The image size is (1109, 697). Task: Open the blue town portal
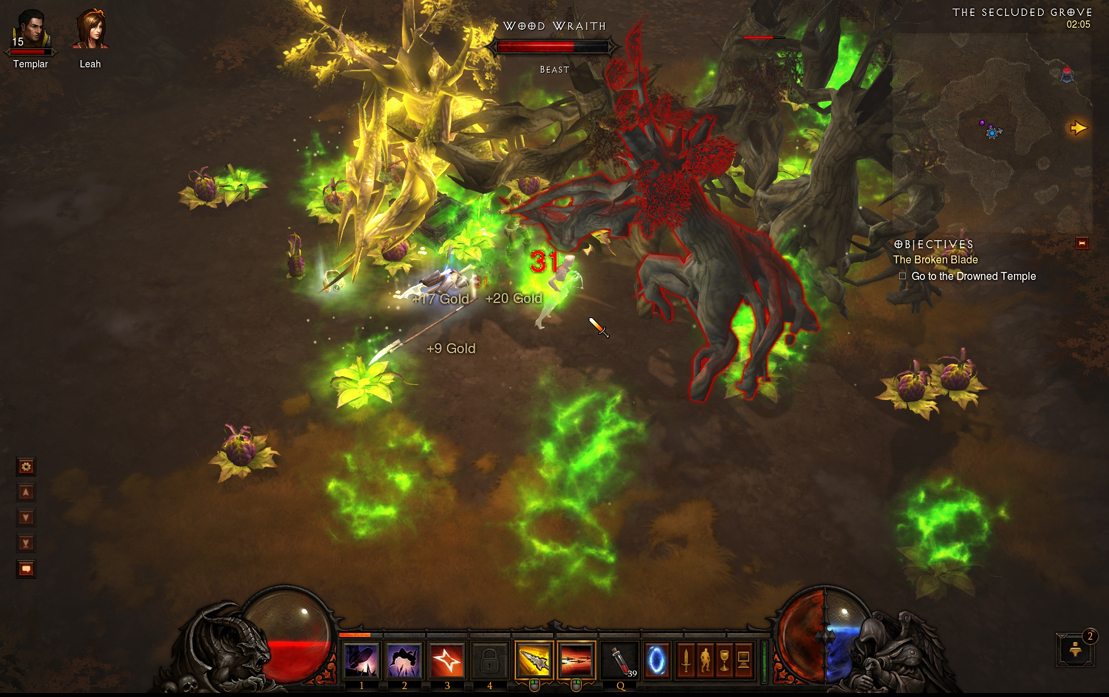[x=657, y=661]
